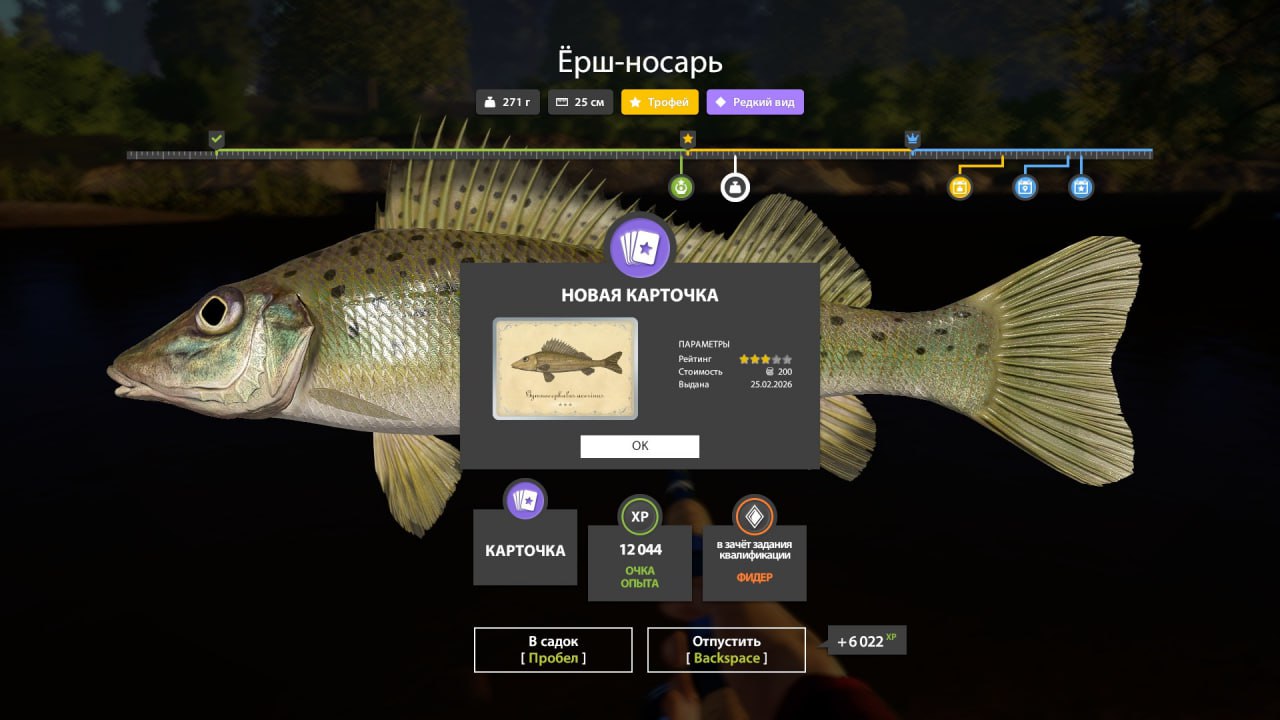Click the green checkmark threshold marker

216,139
